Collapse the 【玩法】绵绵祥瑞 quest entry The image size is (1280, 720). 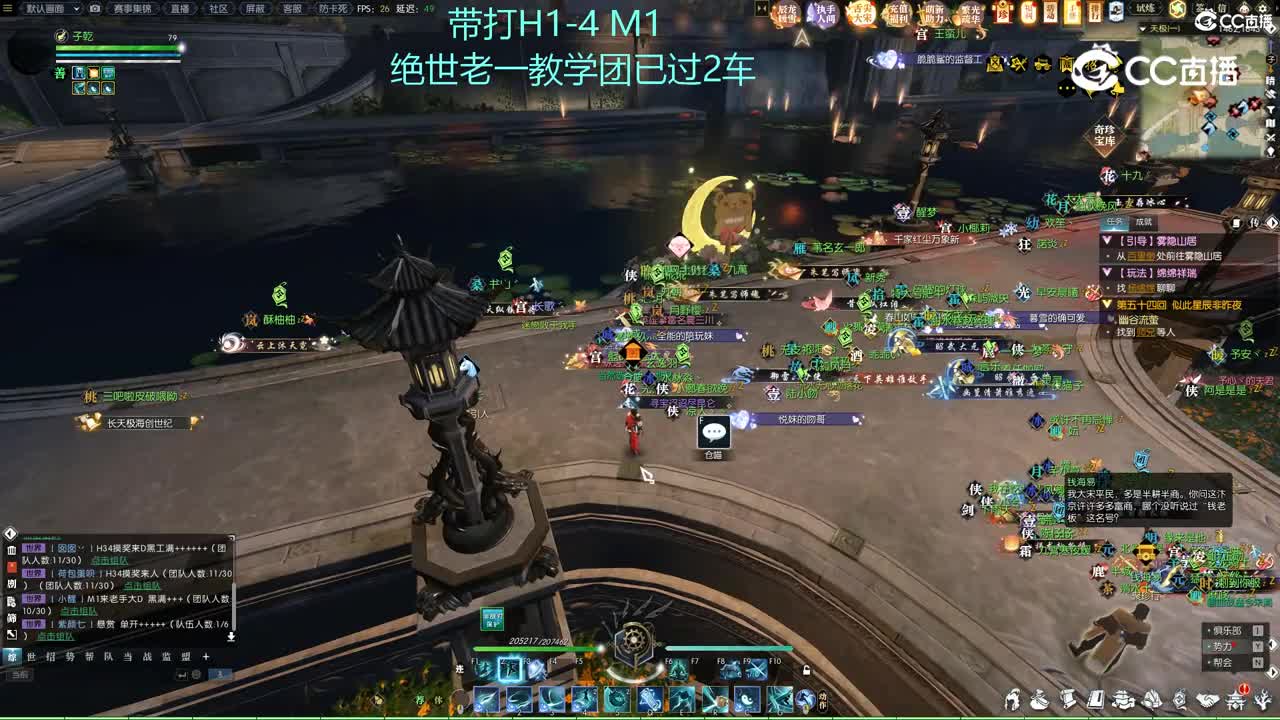pos(1107,273)
